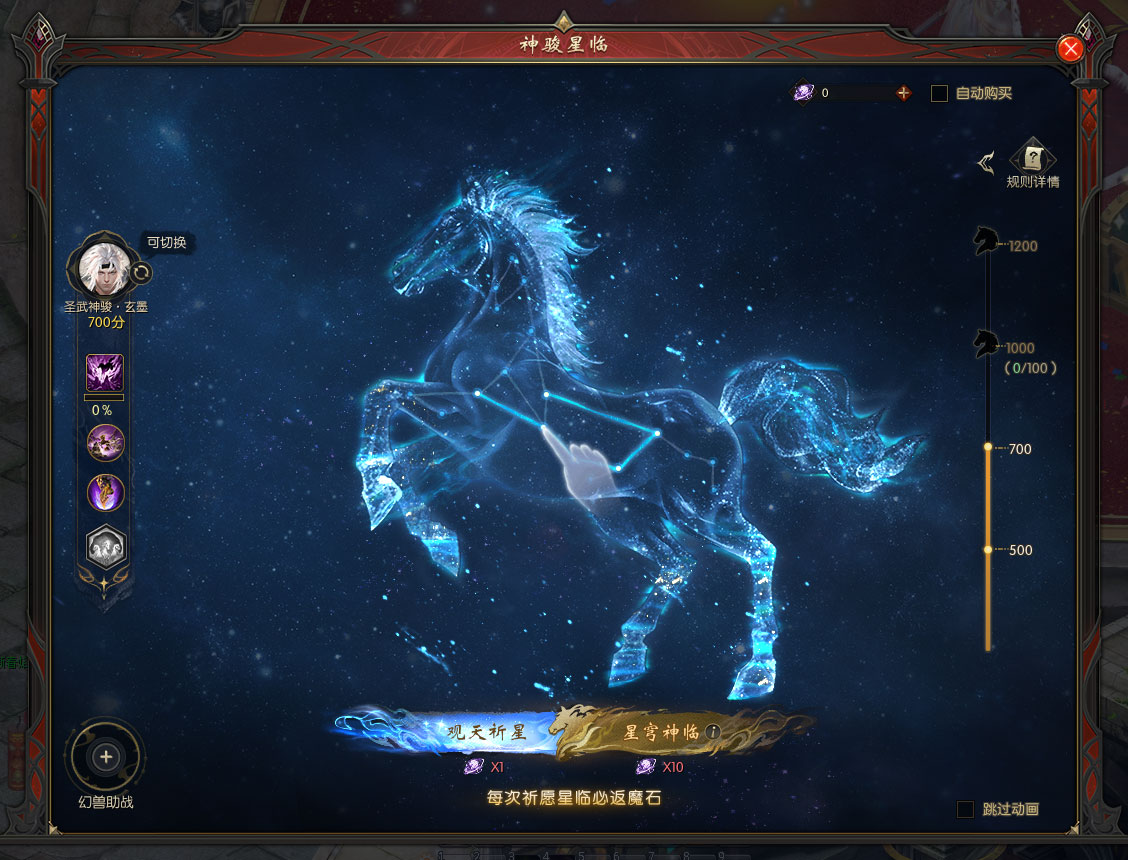Select the white-haired 圣武神骏 portrait

click(101, 267)
